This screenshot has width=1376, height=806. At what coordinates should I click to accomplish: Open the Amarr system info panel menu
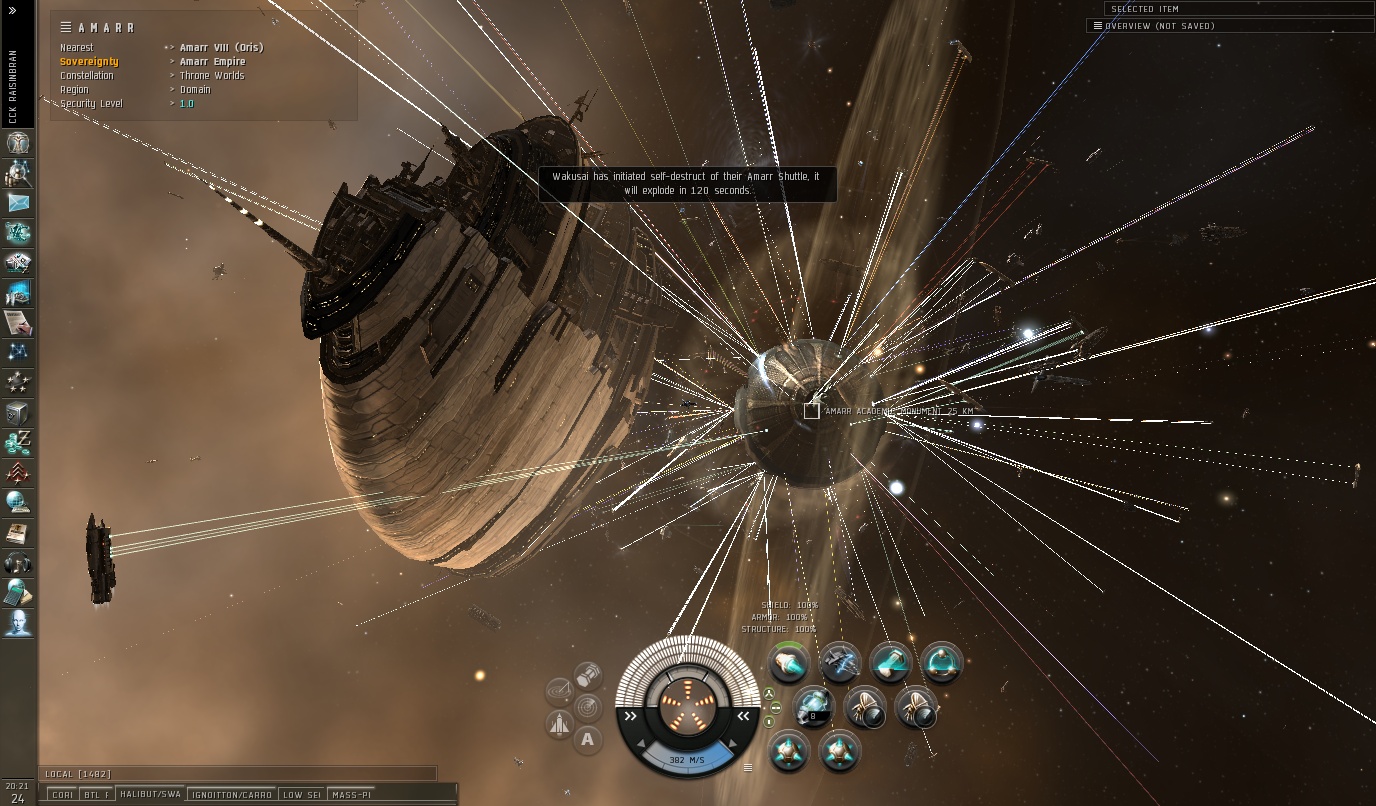click(66, 28)
